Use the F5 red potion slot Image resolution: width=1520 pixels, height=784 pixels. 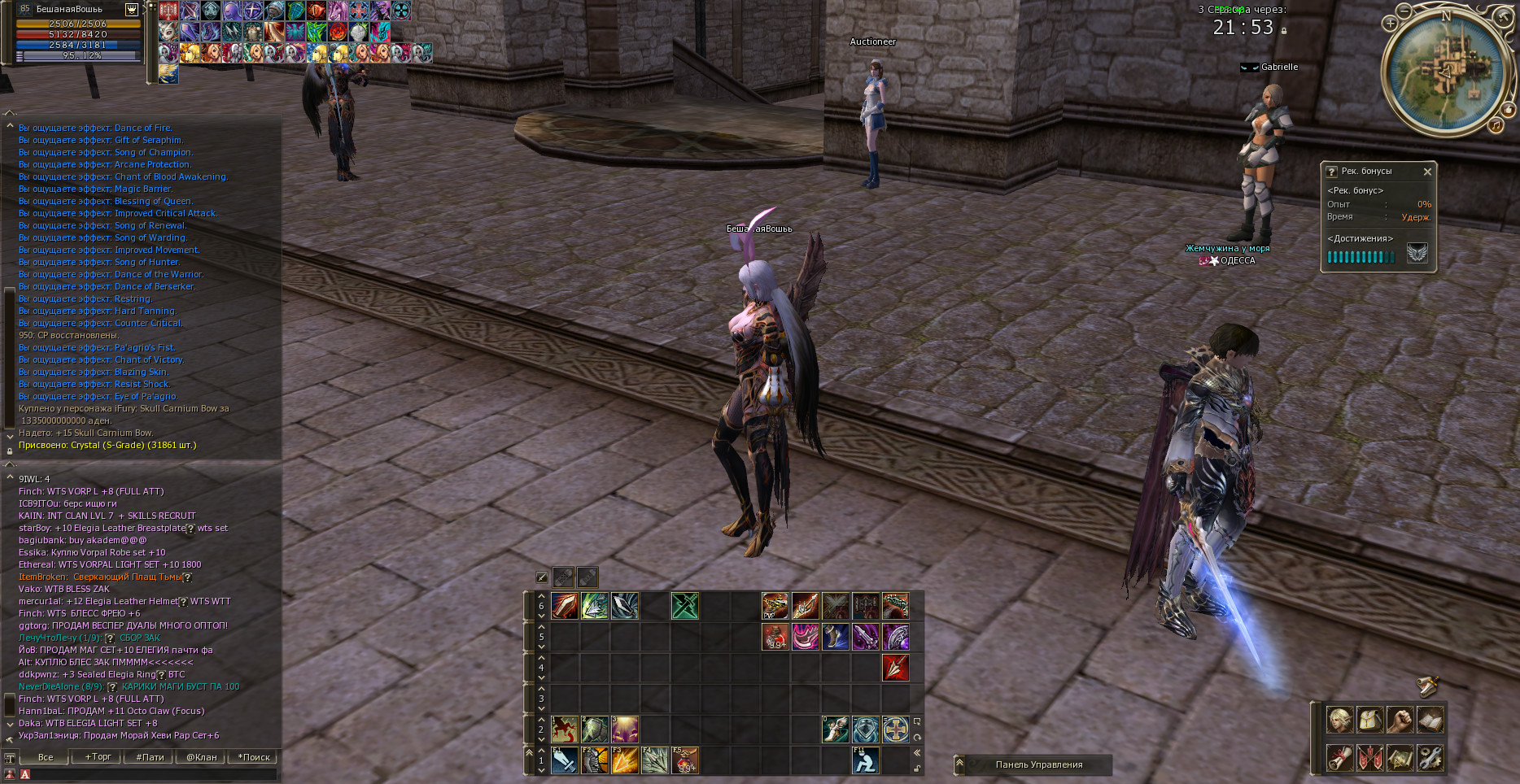pos(685,760)
